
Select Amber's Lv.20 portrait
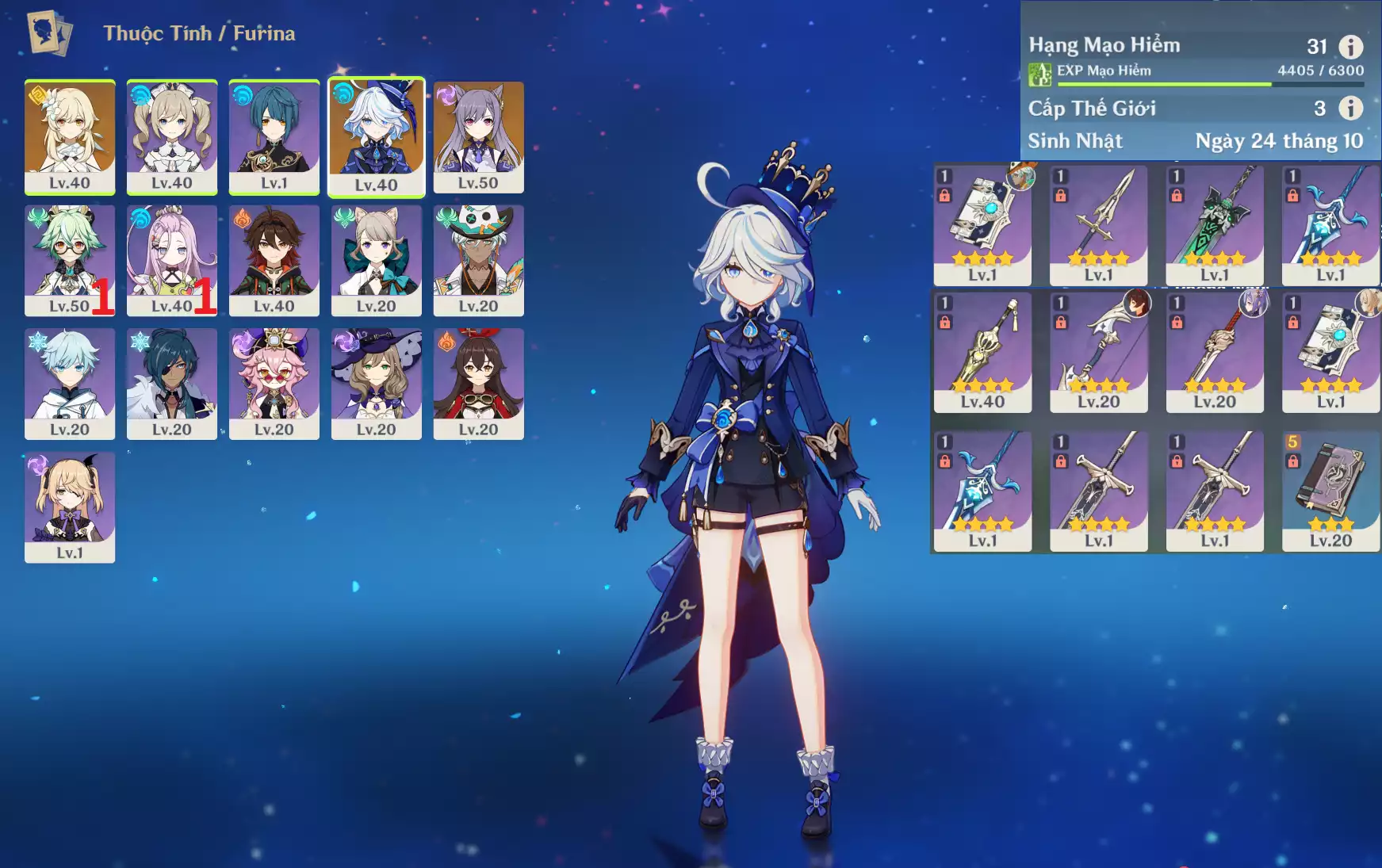coord(479,383)
